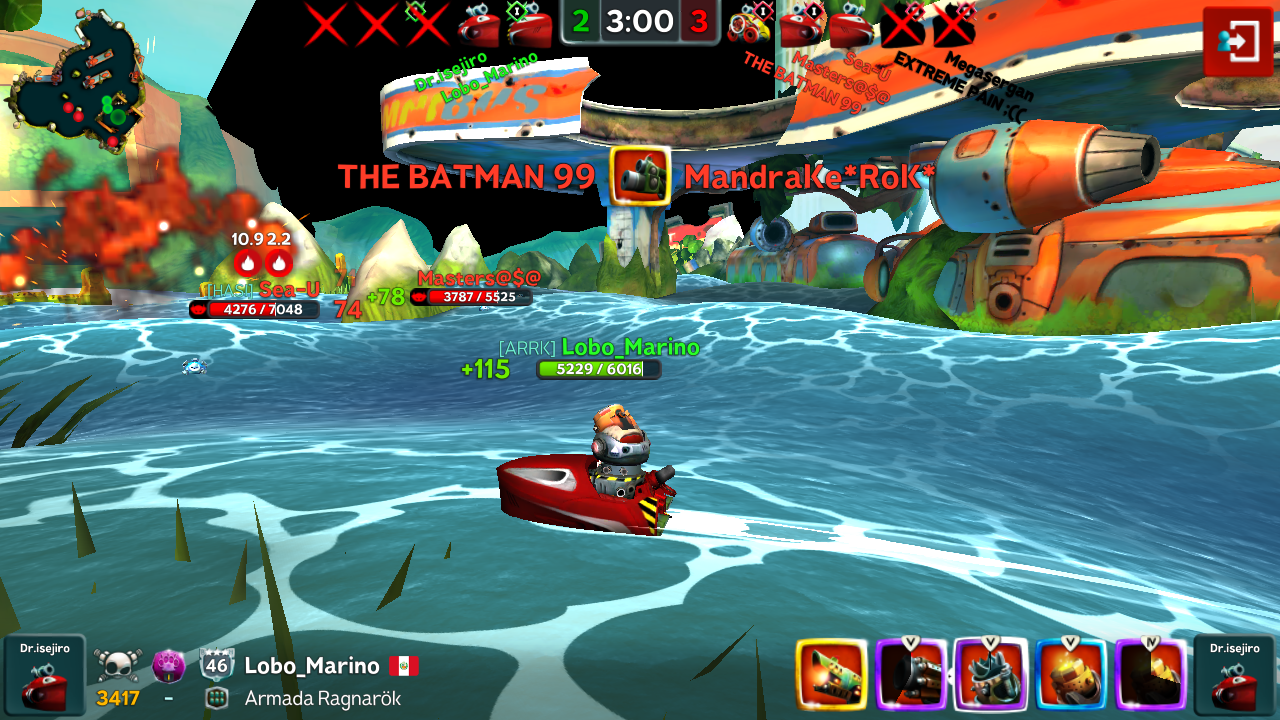Screen dimensions: 1280x720
Task: Select Masters@$@'s red boat icon
Action: click(802, 24)
